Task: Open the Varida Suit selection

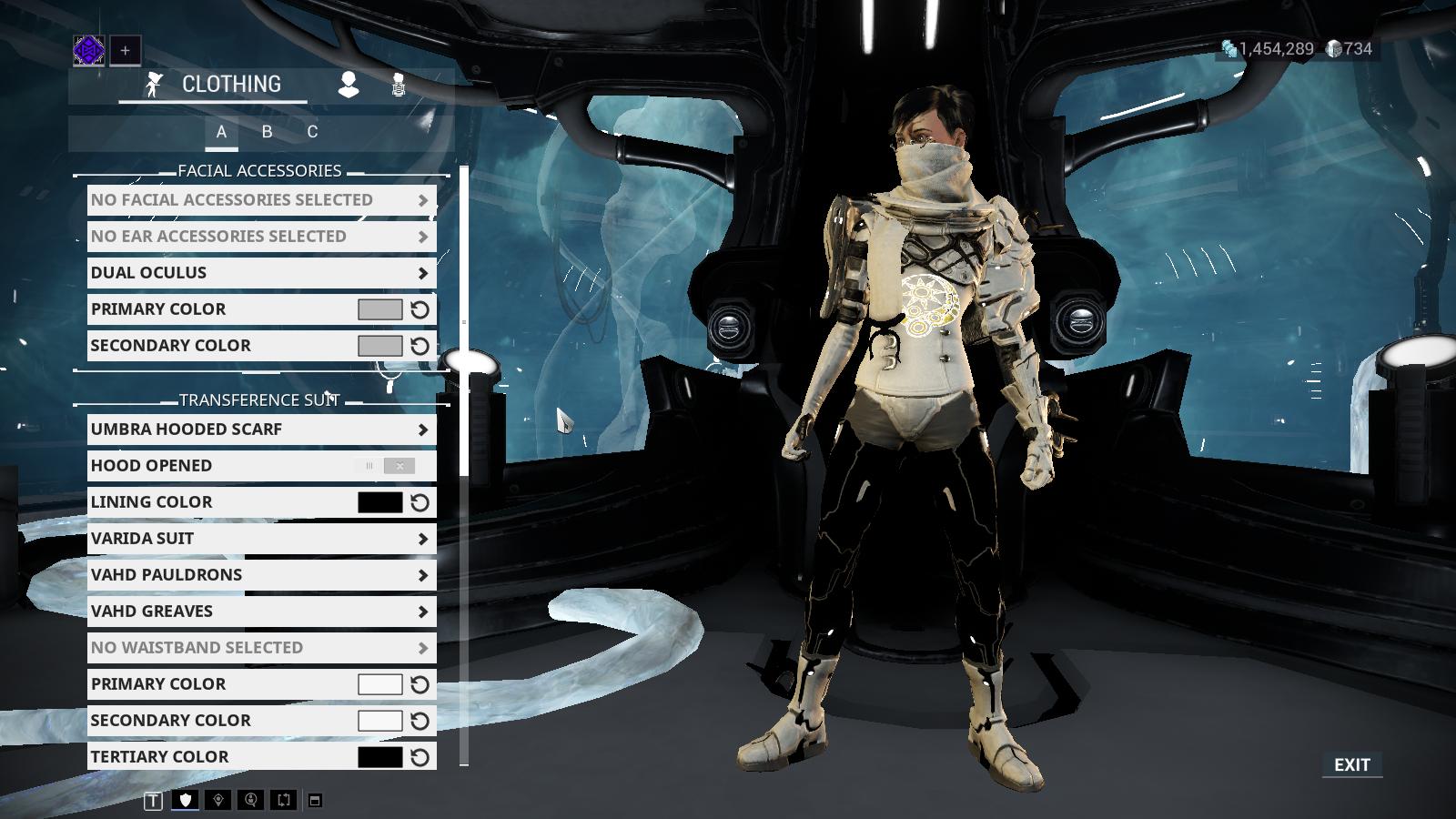Action: point(261,539)
